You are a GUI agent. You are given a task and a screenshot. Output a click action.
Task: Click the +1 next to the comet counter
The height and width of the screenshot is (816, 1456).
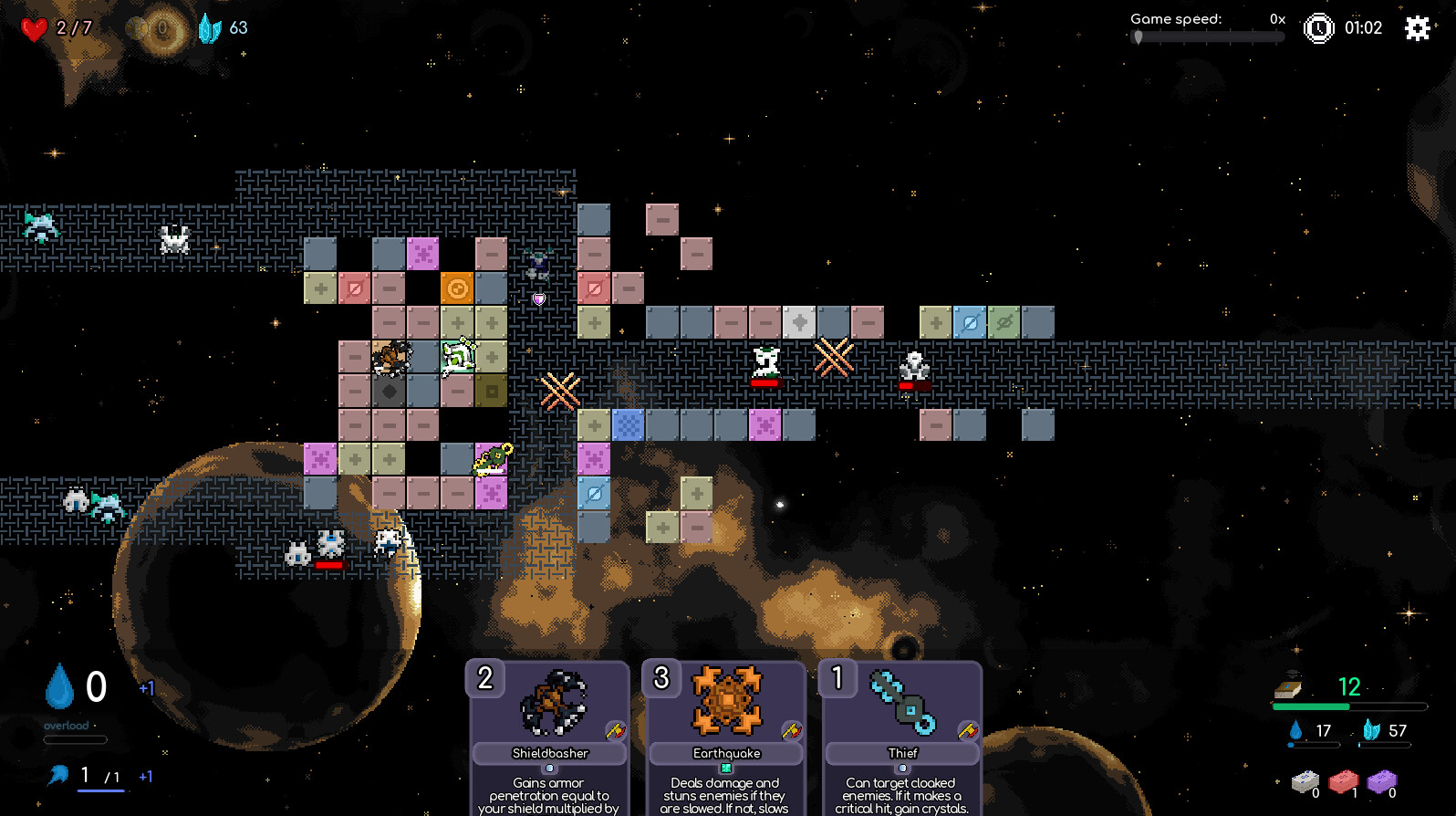tap(146, 778)
